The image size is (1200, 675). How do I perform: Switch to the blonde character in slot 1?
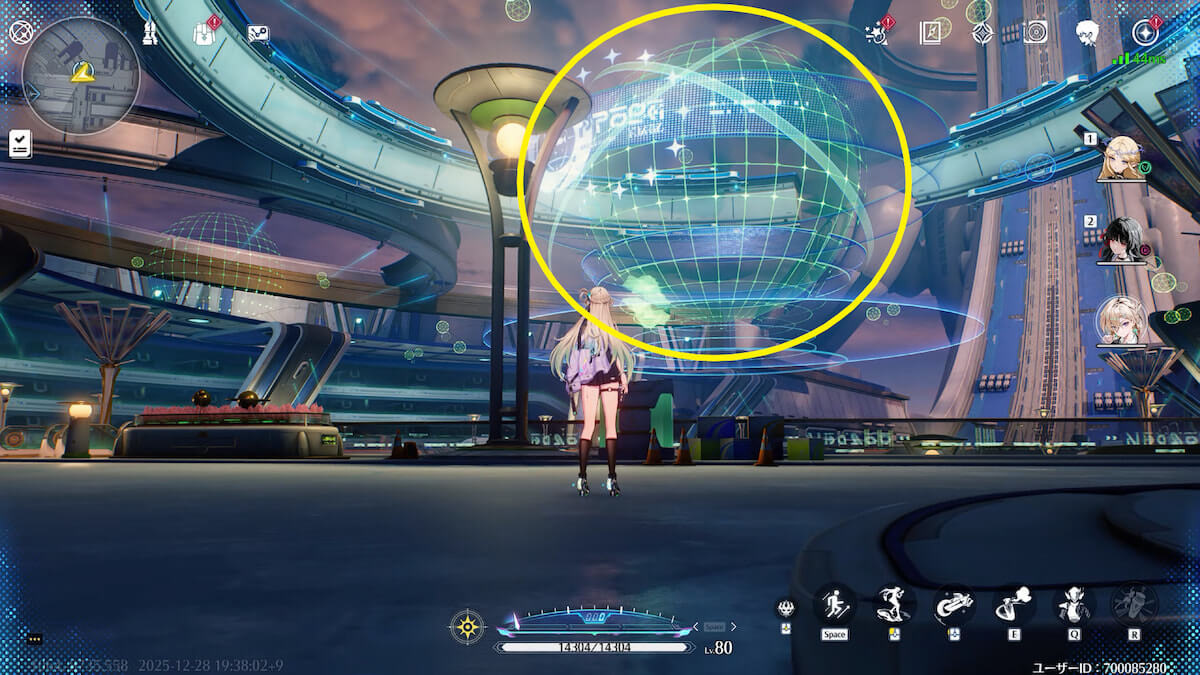coord(1122,160)
